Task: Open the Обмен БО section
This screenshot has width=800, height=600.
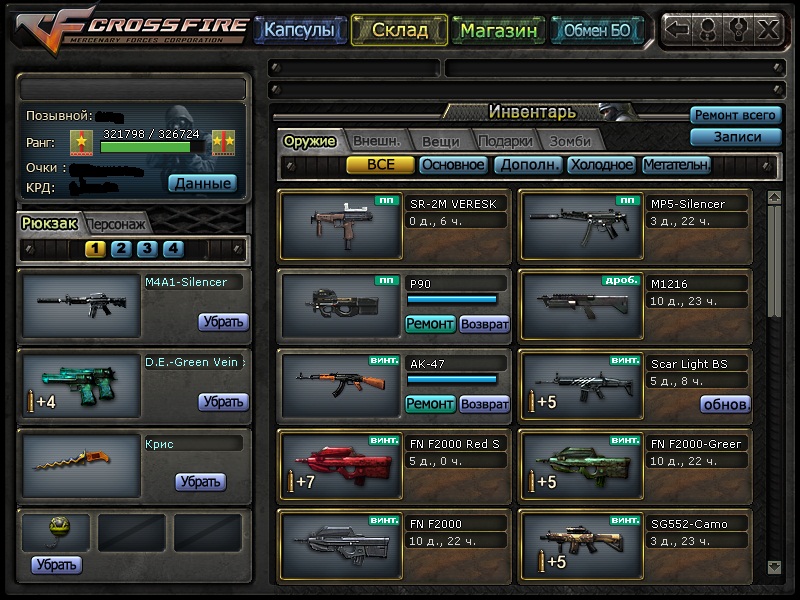Action: pyautogui.click(x=597, y=30)
